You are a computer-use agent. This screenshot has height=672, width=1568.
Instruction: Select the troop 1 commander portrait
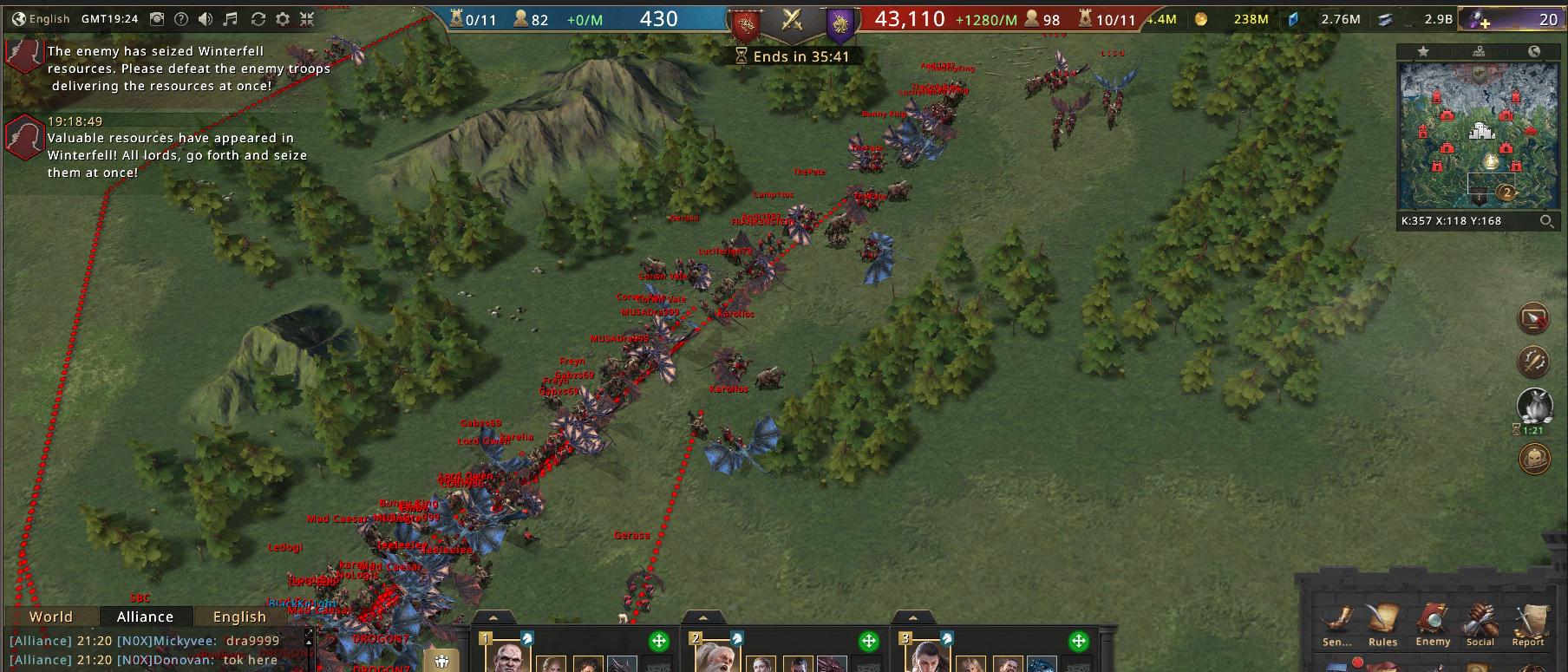coord(512,659)
